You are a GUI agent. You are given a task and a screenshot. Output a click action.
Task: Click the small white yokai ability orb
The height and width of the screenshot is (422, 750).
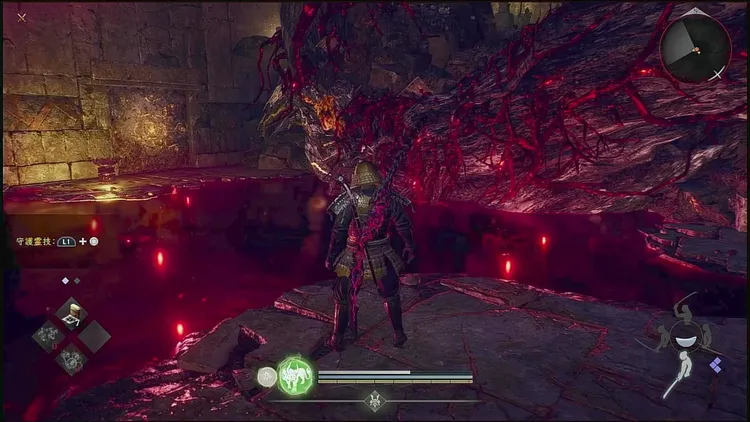266,377
